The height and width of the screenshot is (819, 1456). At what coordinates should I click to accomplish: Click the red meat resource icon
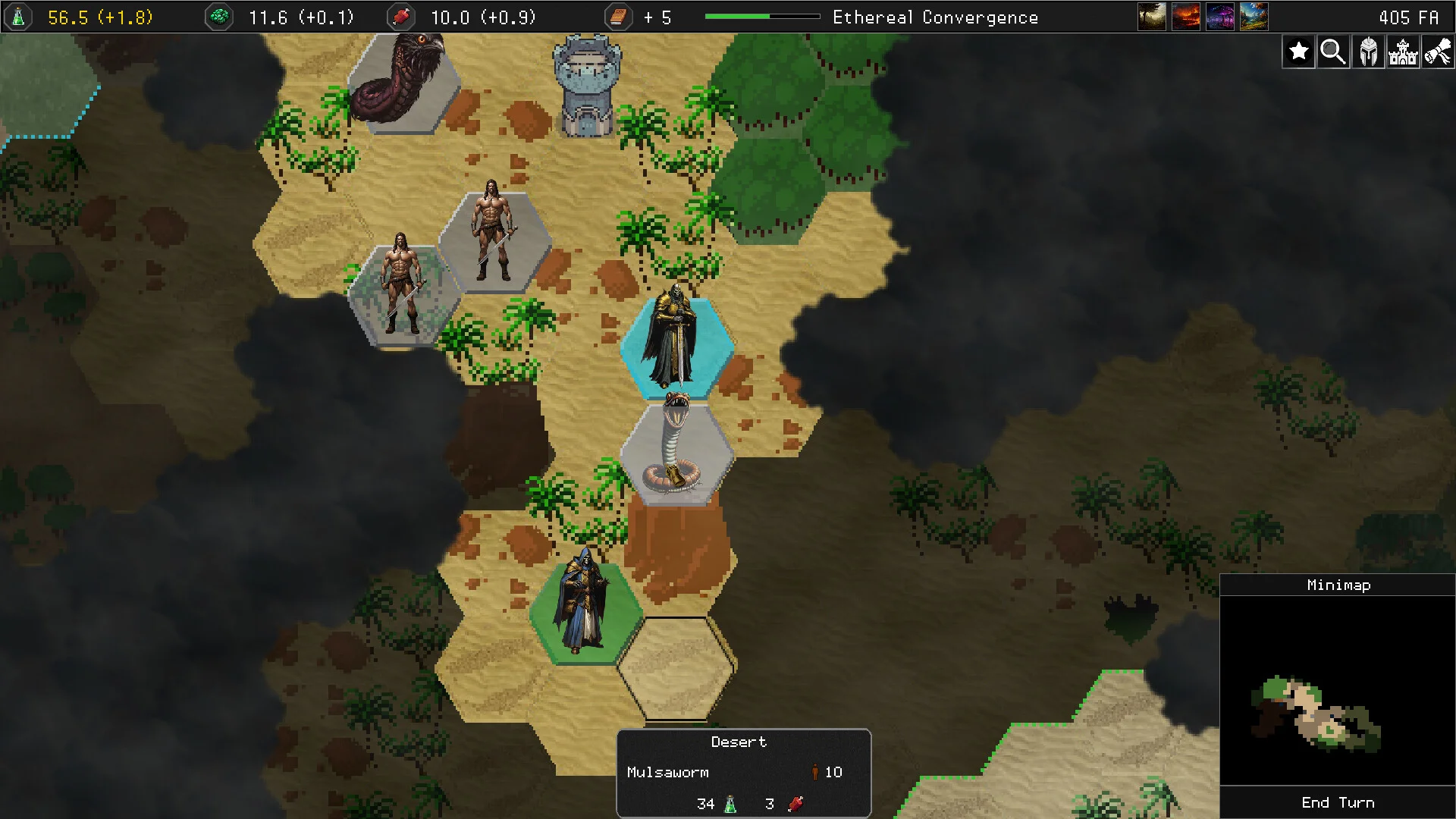[x=401, y=17]
